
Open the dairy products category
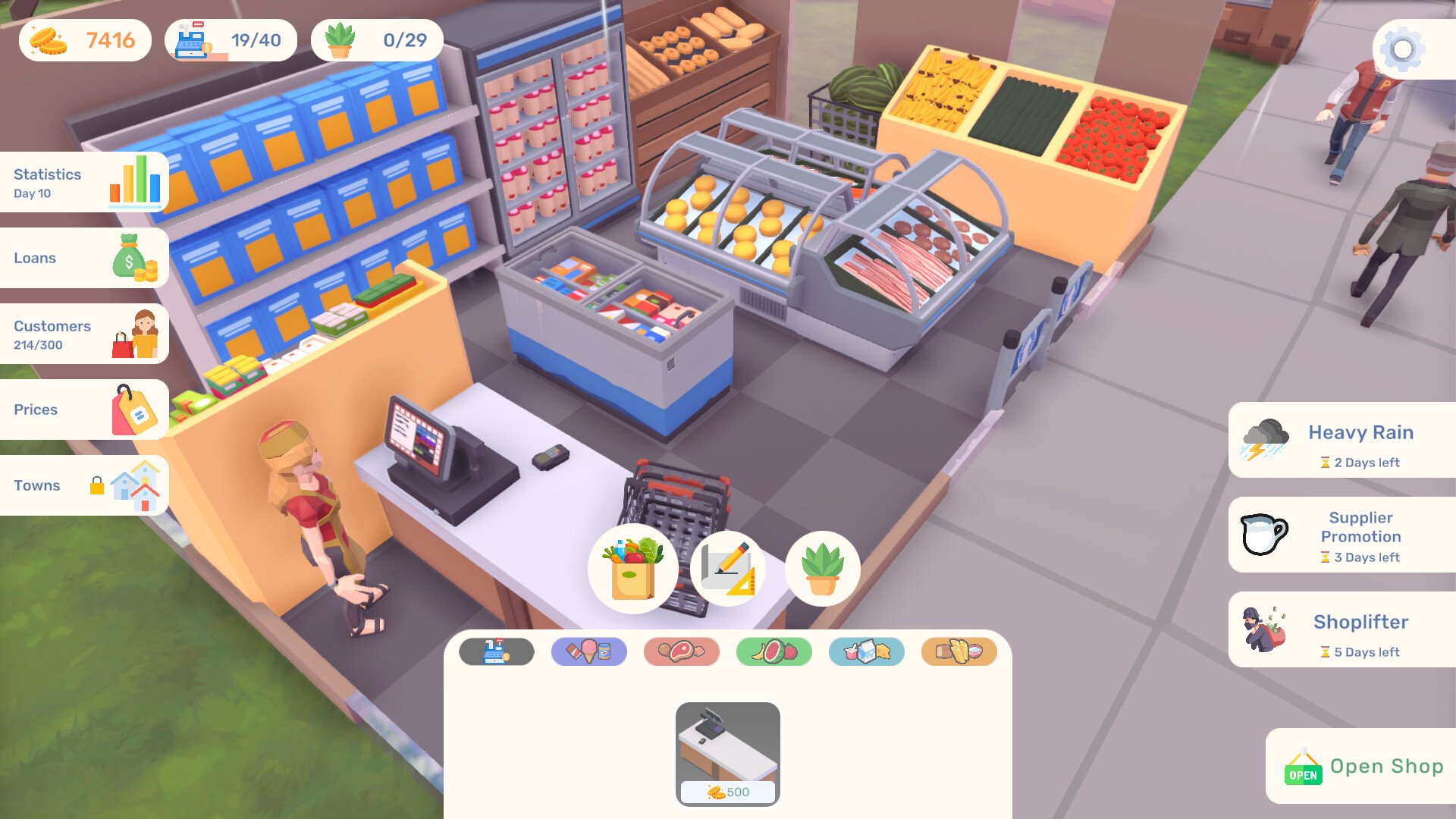pos(867,651)
